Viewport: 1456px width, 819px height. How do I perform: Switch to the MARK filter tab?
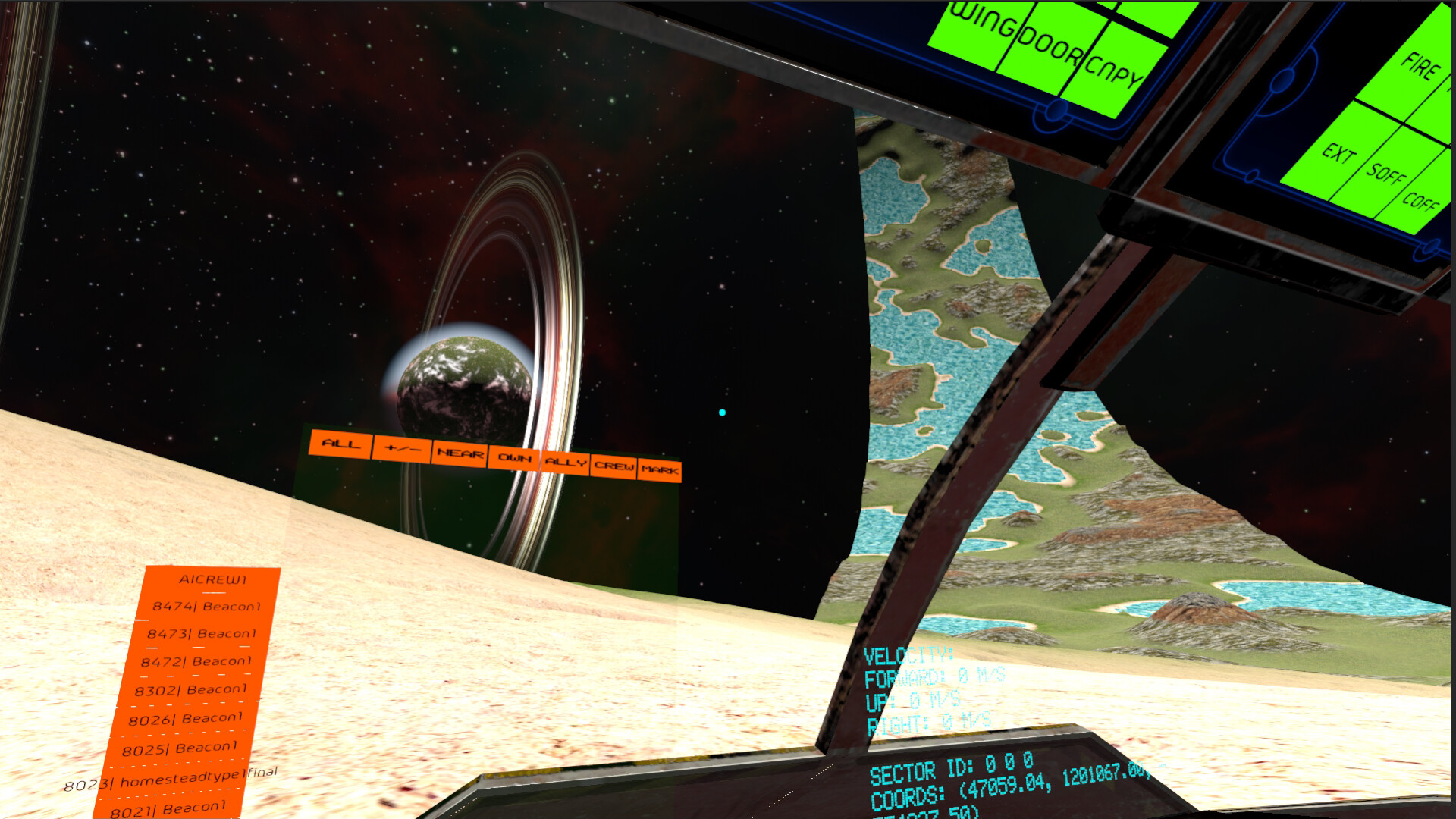pyautogui.click(x=659, y=469)
